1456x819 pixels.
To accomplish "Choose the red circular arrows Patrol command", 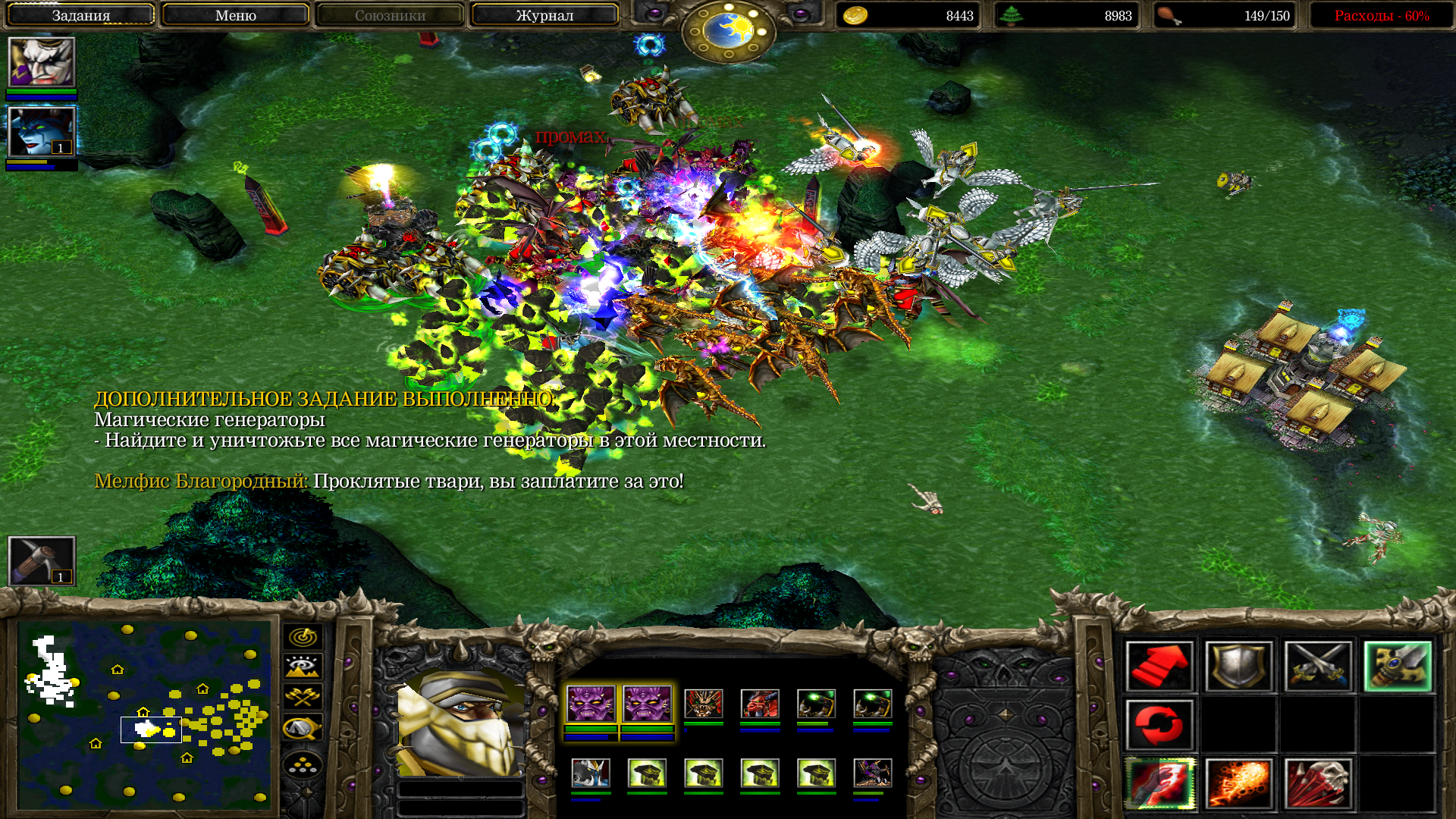I will (x=1159, y=725).
